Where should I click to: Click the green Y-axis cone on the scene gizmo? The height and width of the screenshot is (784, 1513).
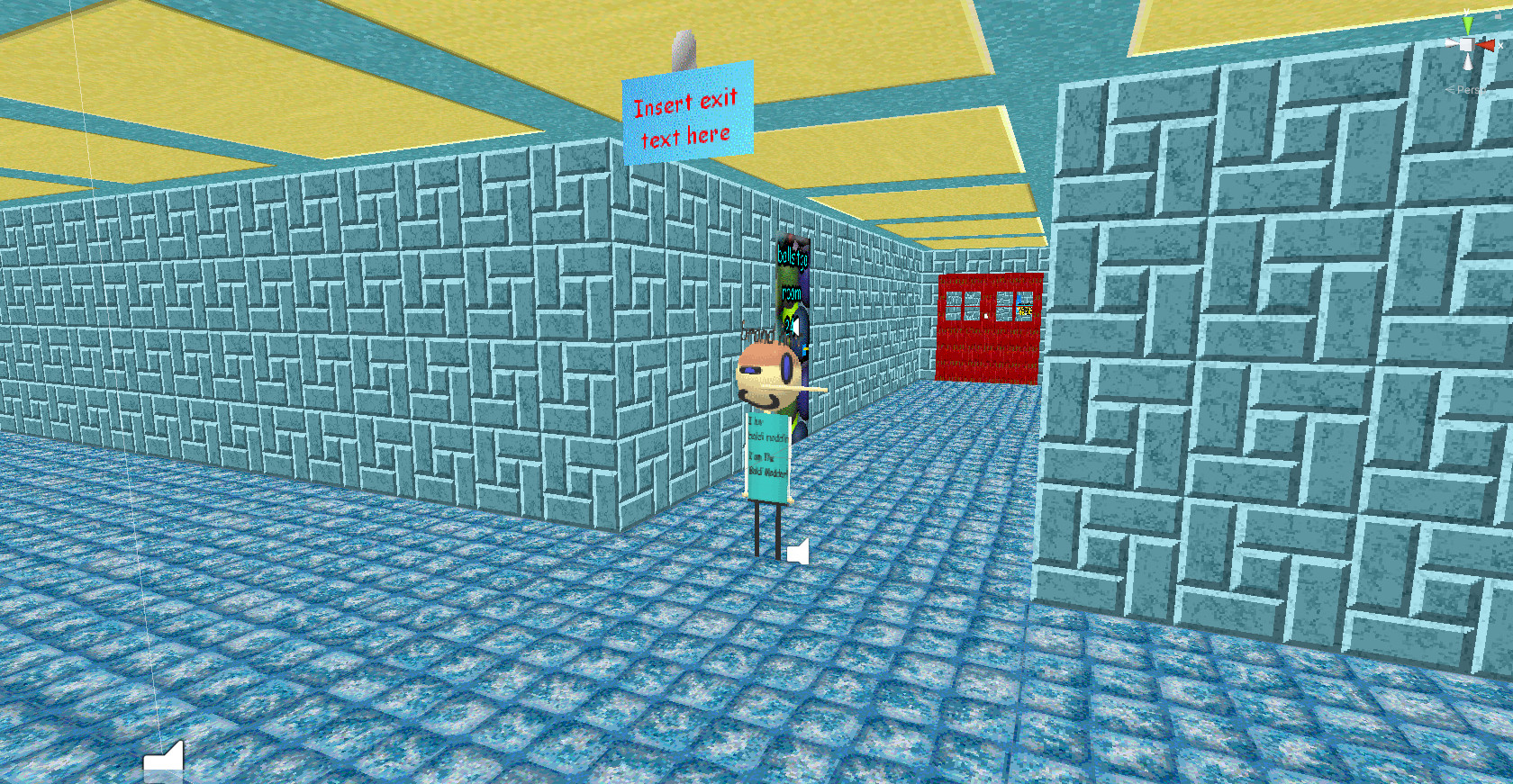point(1468,23)
